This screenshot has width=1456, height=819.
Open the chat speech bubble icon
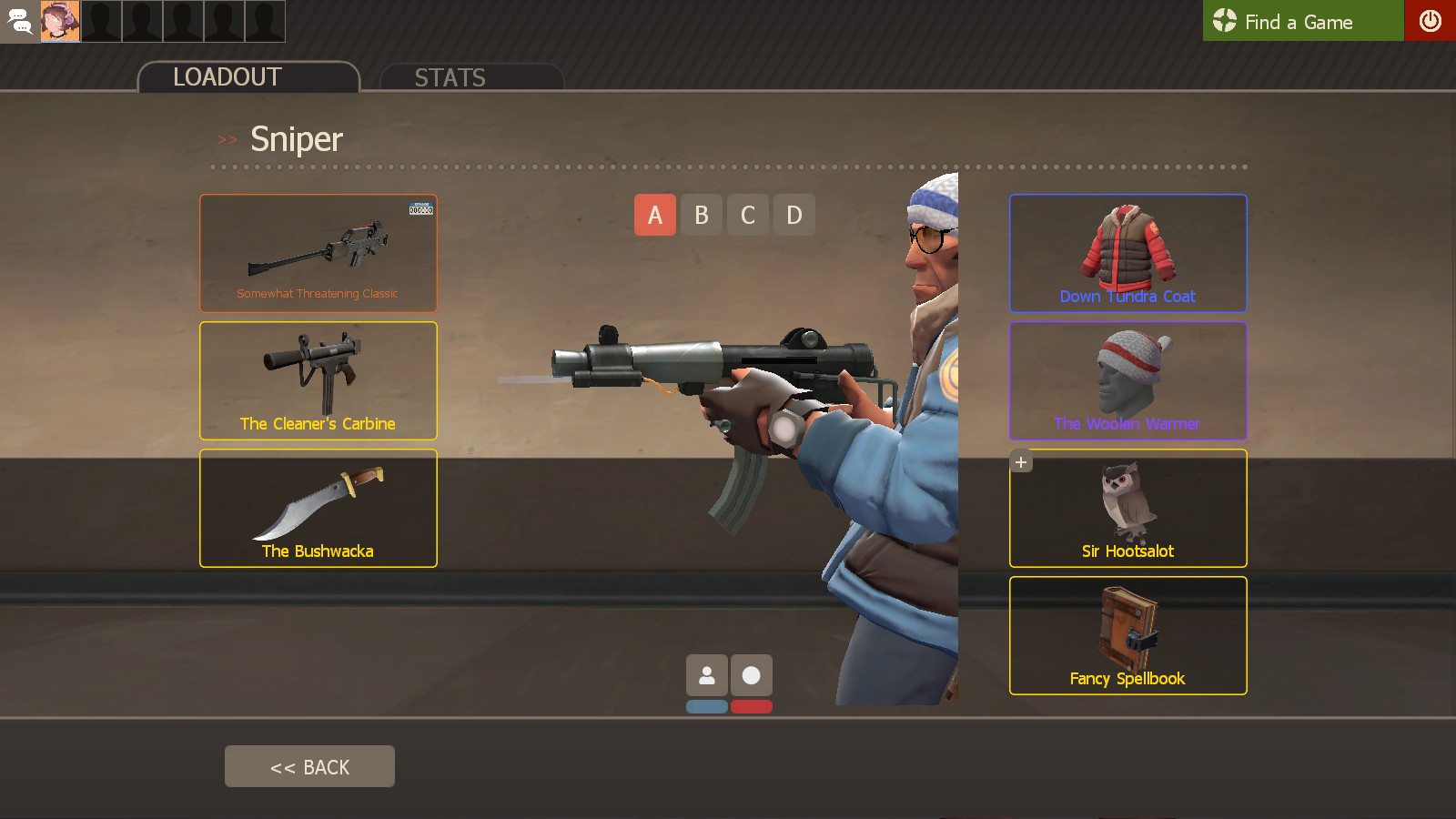20,21
